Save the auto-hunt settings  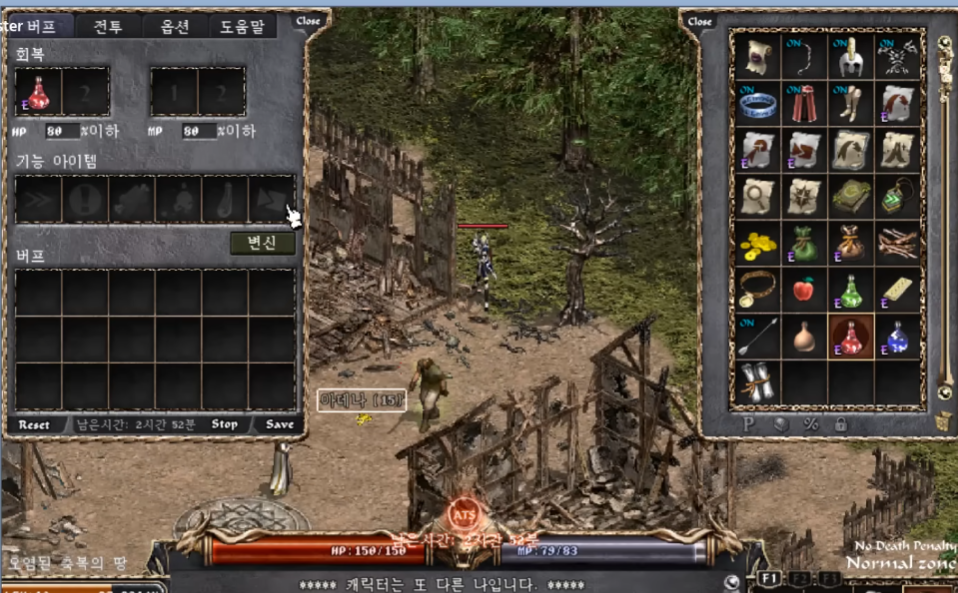click(280, 425)
